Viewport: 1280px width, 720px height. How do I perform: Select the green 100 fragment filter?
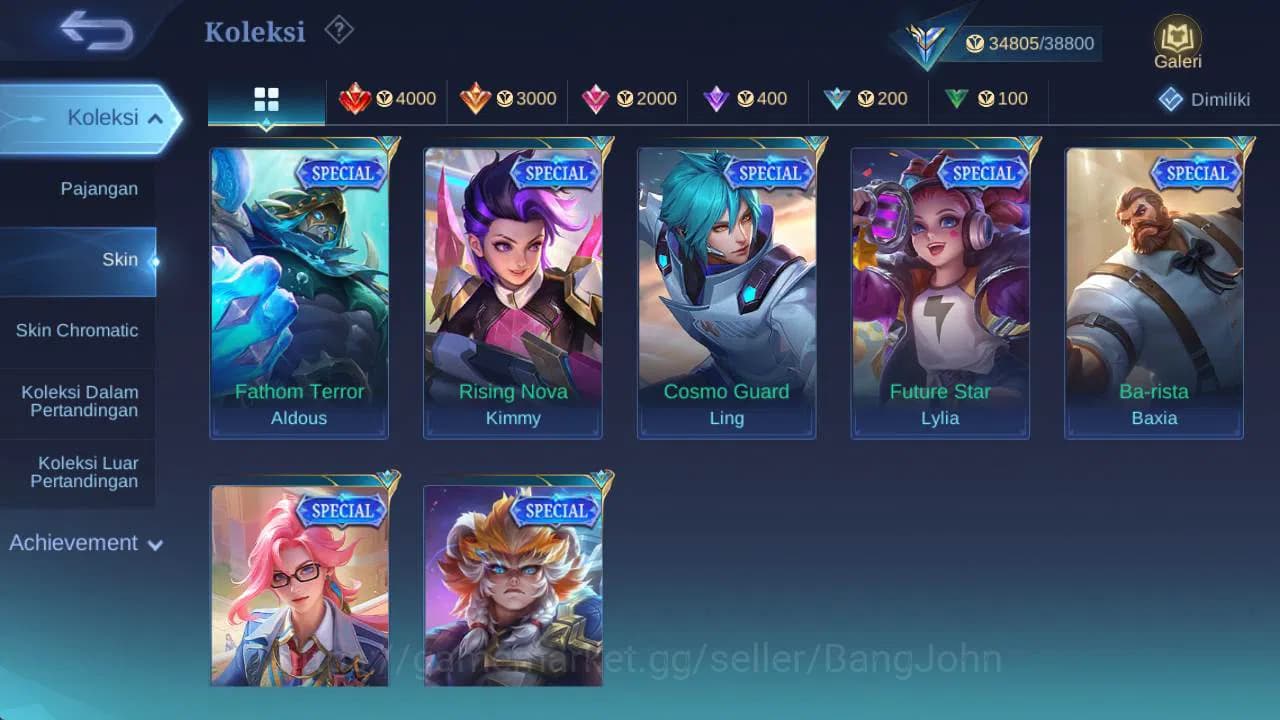pyautogui.click(x=988, y=99)
